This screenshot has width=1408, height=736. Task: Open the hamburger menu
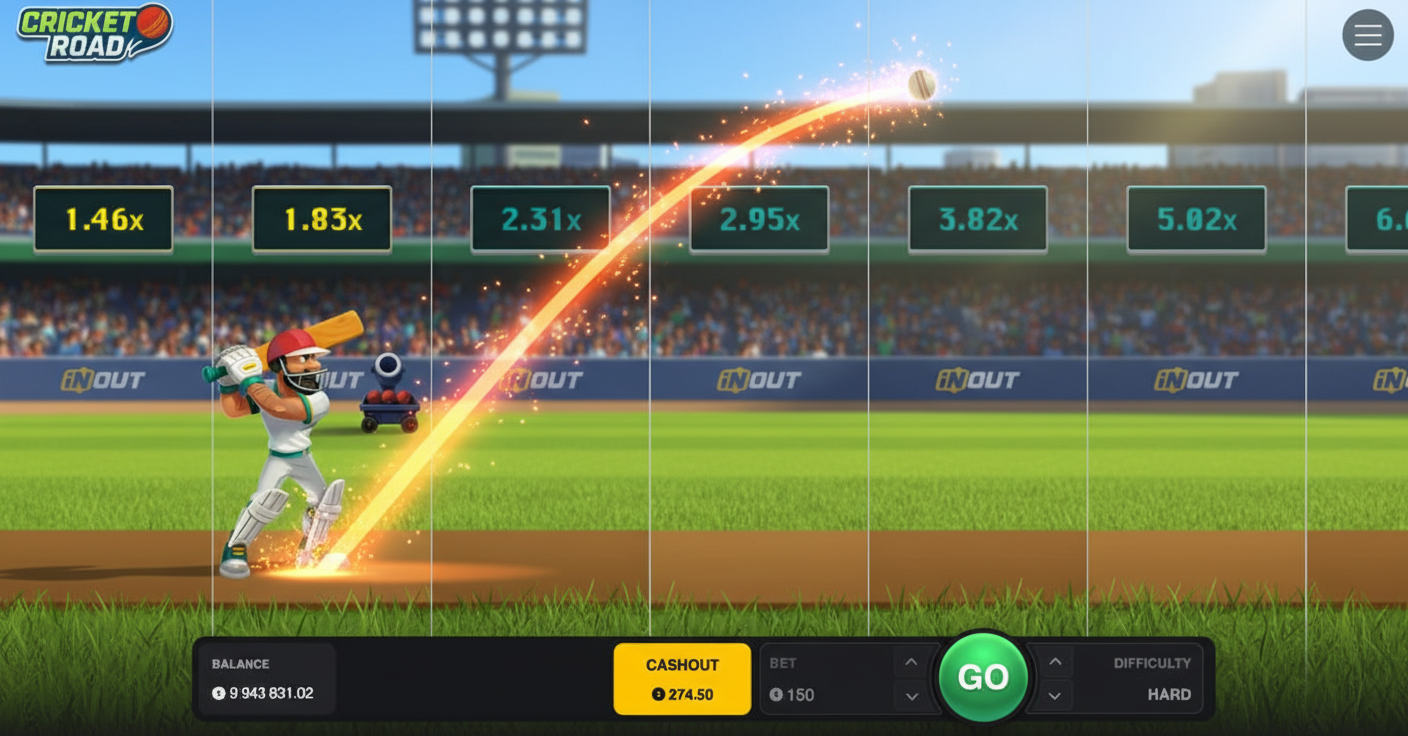(1368, 35)
